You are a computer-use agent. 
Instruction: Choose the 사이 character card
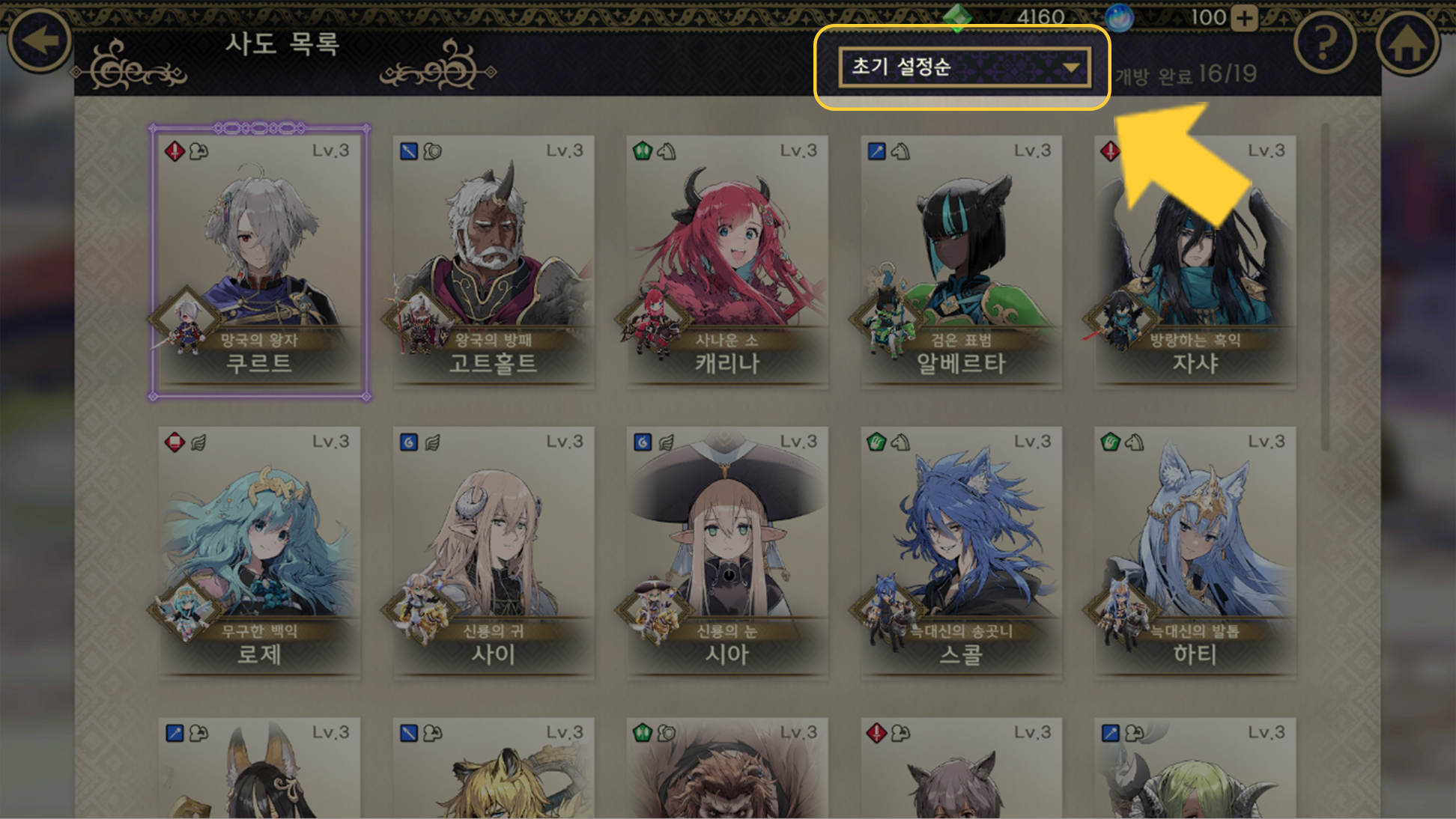point(493,552)
